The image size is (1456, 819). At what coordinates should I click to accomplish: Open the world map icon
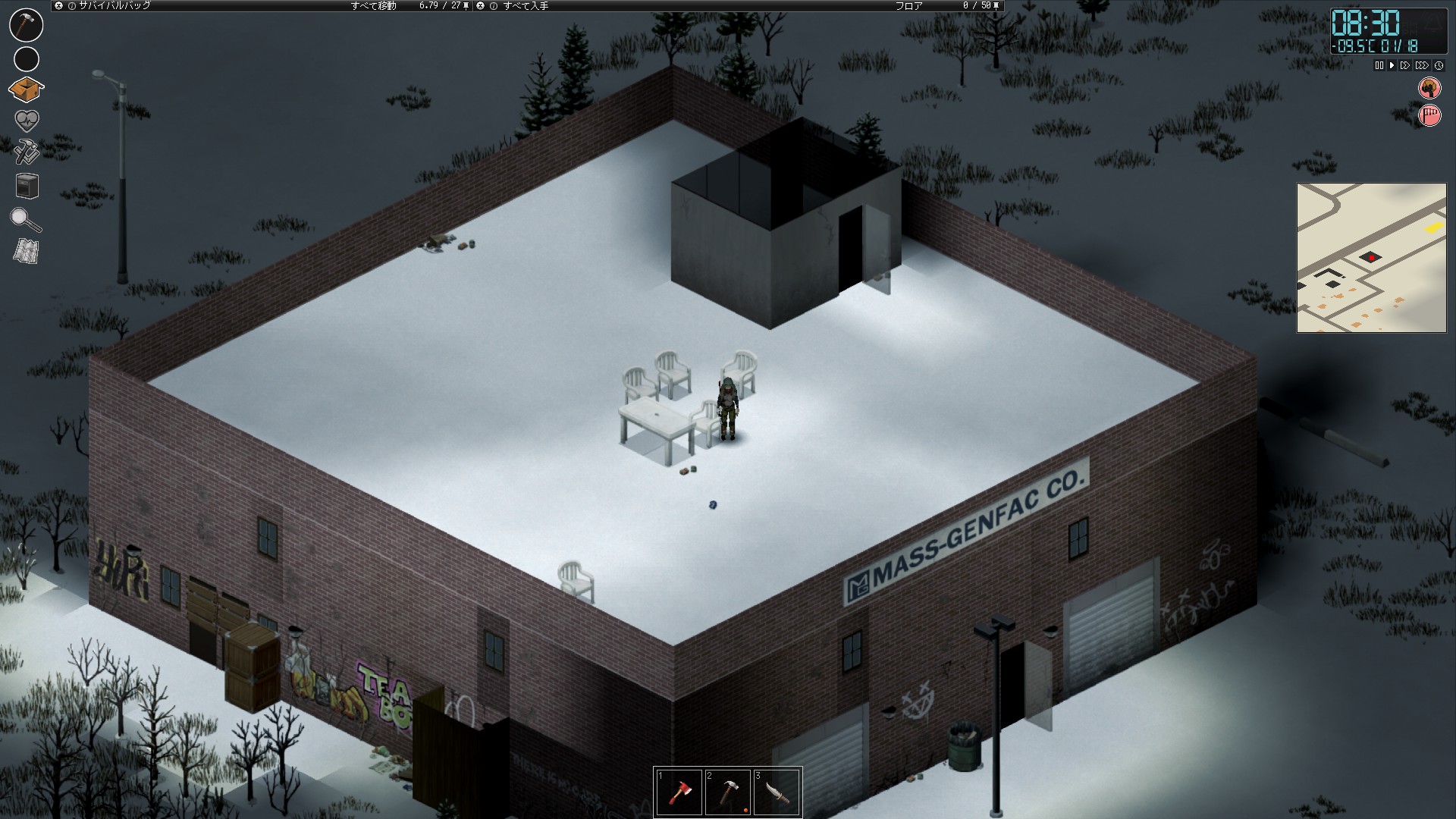click(x=27, y=252)
